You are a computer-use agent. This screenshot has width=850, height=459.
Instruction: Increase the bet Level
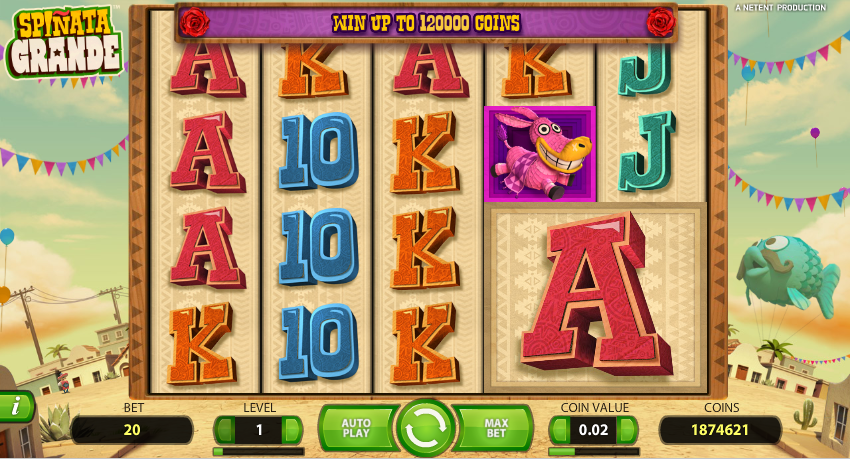tap(291, 430)
